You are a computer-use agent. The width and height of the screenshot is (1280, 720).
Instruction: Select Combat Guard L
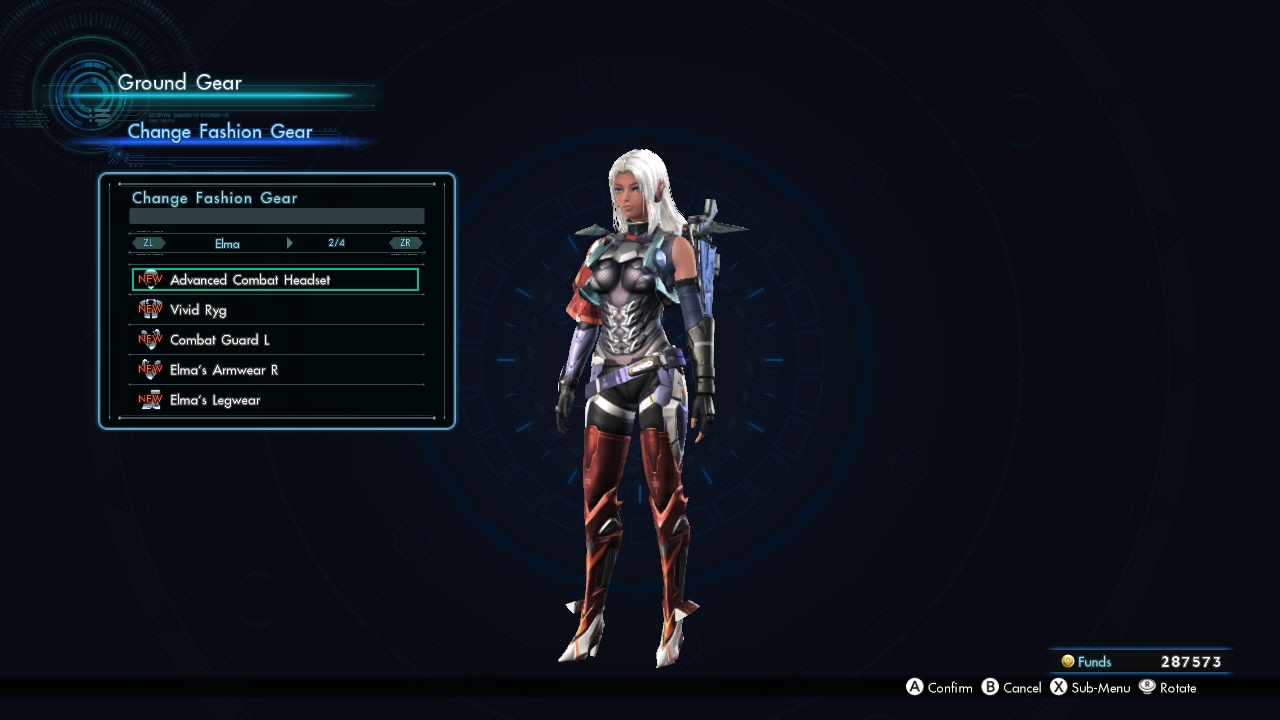click(274, 340)
